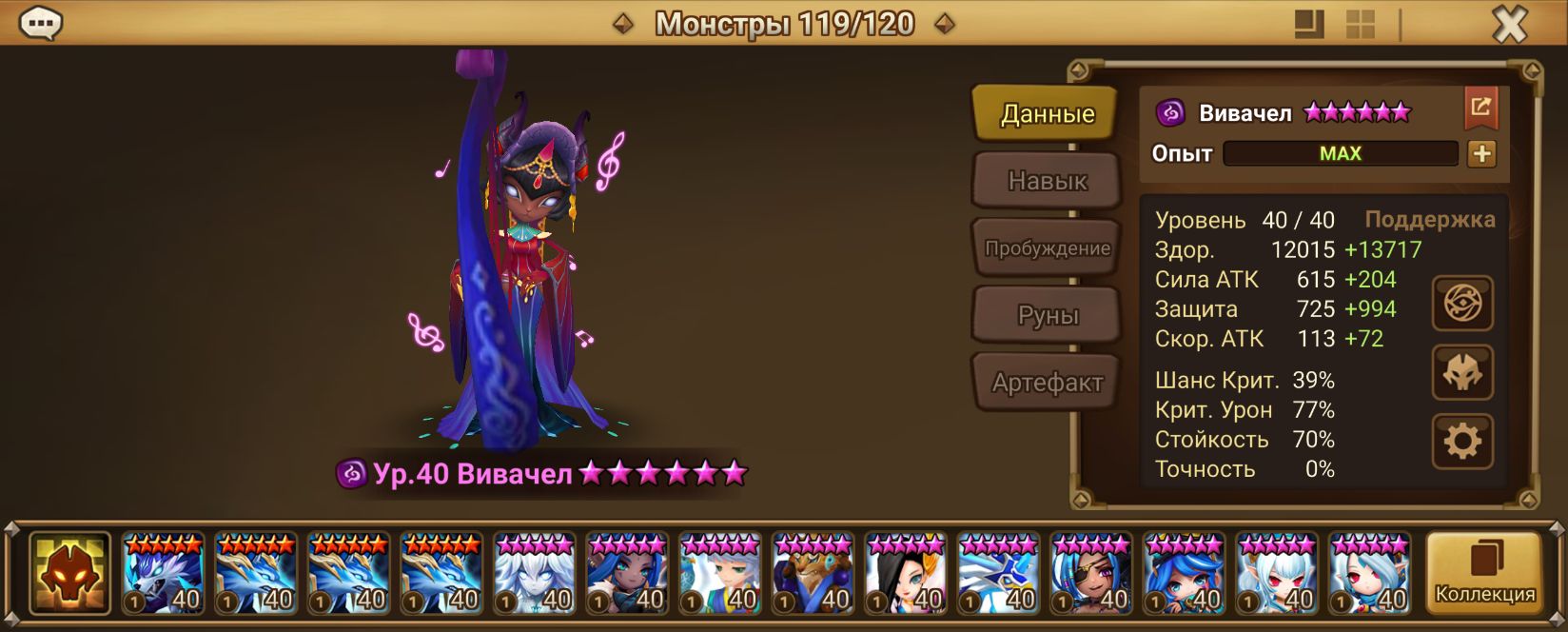Tap the plus button beside the Опыт bar

[x=1481, y=153]
